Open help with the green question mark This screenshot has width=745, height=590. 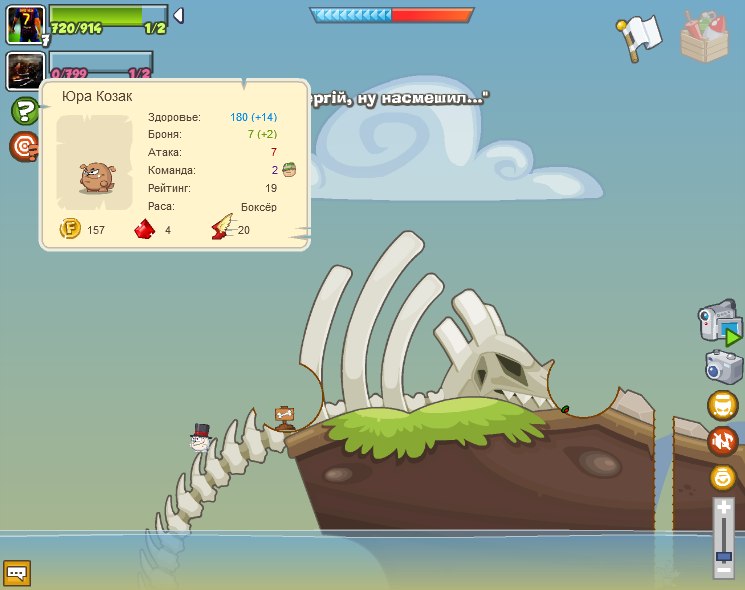point(23,111)
